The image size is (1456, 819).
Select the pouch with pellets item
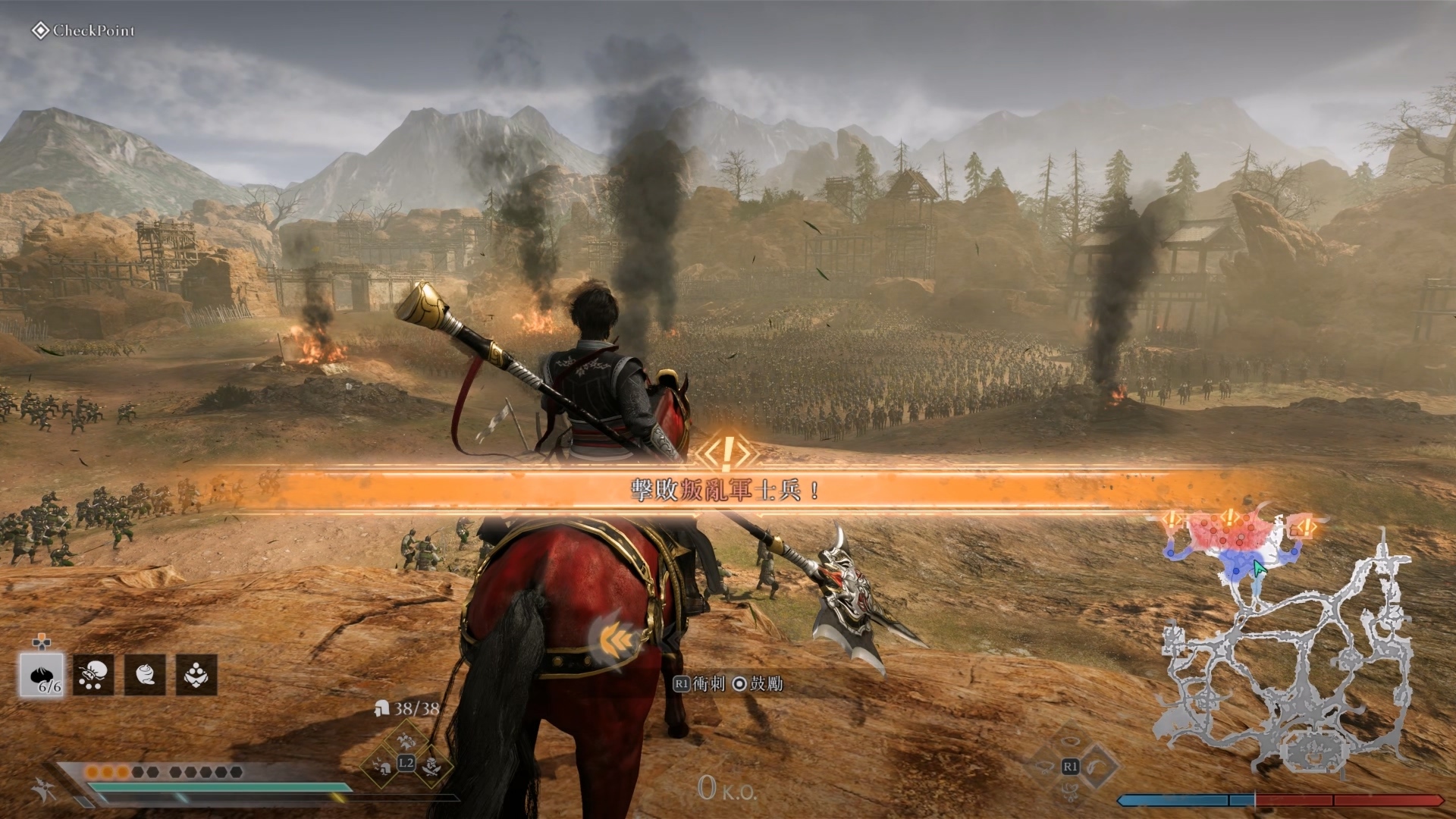[93, 674]
